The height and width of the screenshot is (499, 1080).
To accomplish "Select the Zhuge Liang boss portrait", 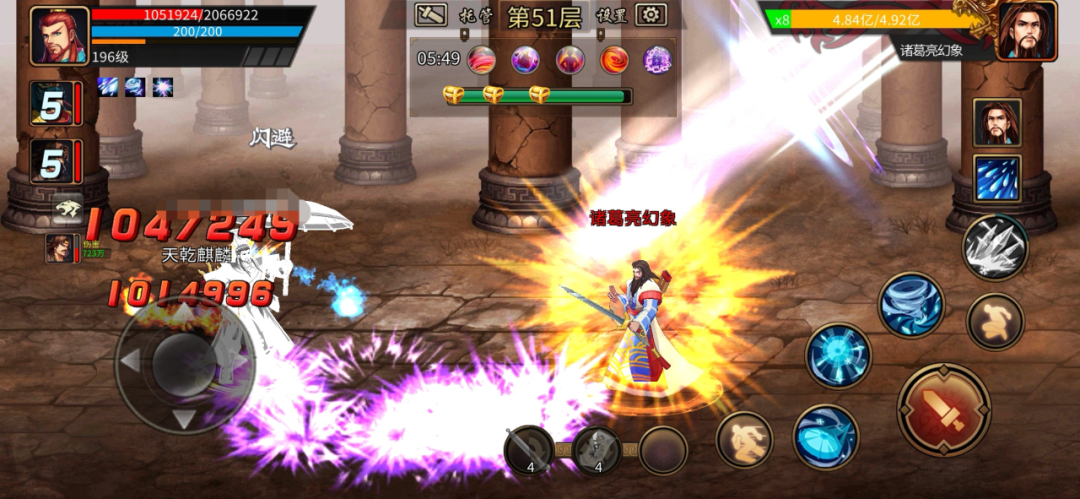I will coord(1026,31).
